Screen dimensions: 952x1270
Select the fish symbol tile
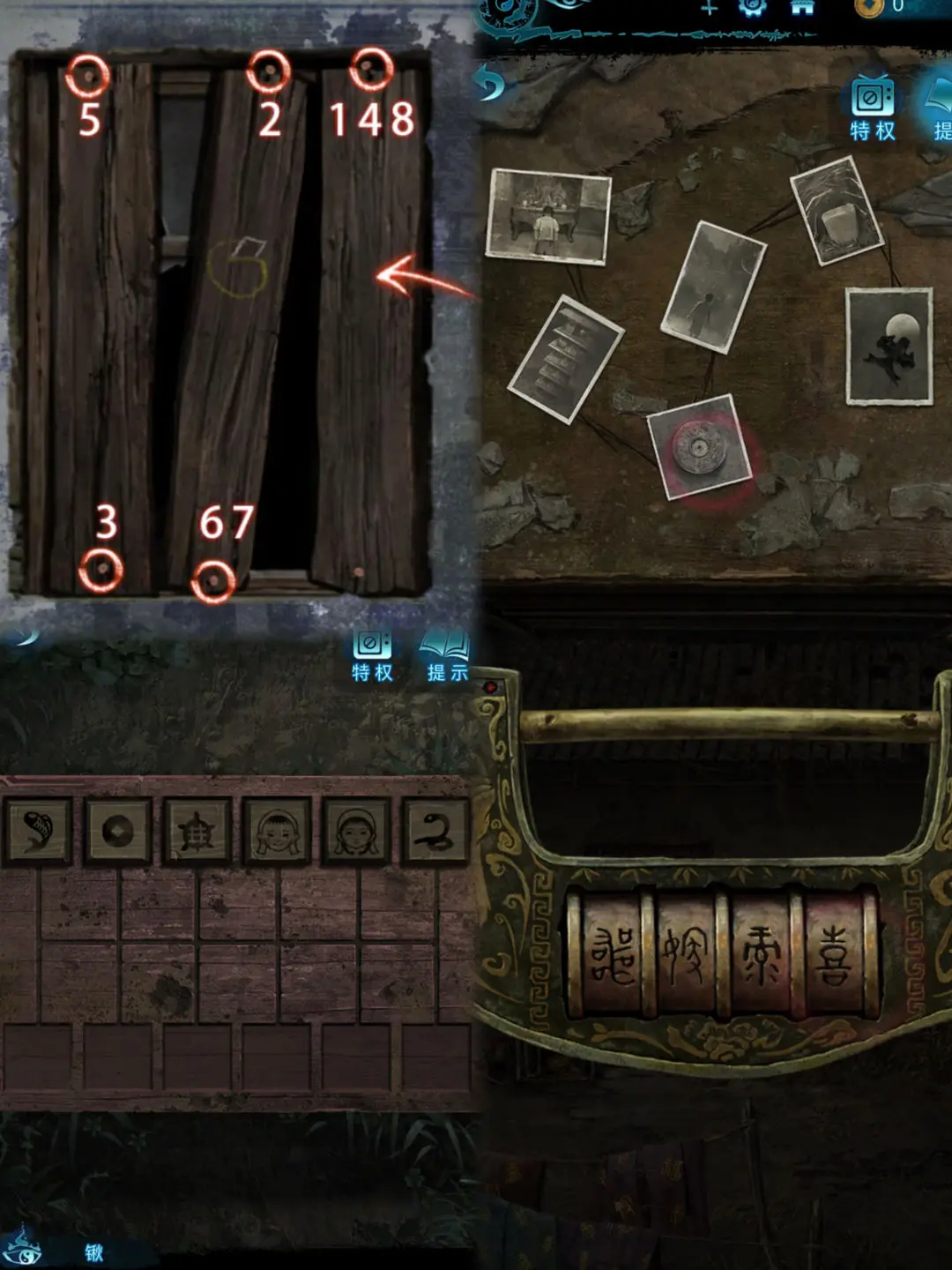(38, 830)
